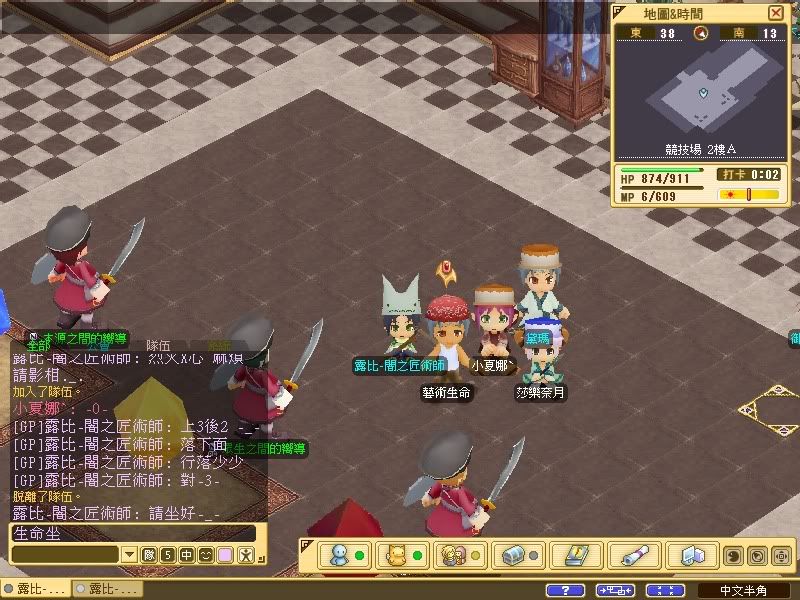Open the smiley emoticon picker
Screen dimensions: 800x600
click(x=206, y=554)
